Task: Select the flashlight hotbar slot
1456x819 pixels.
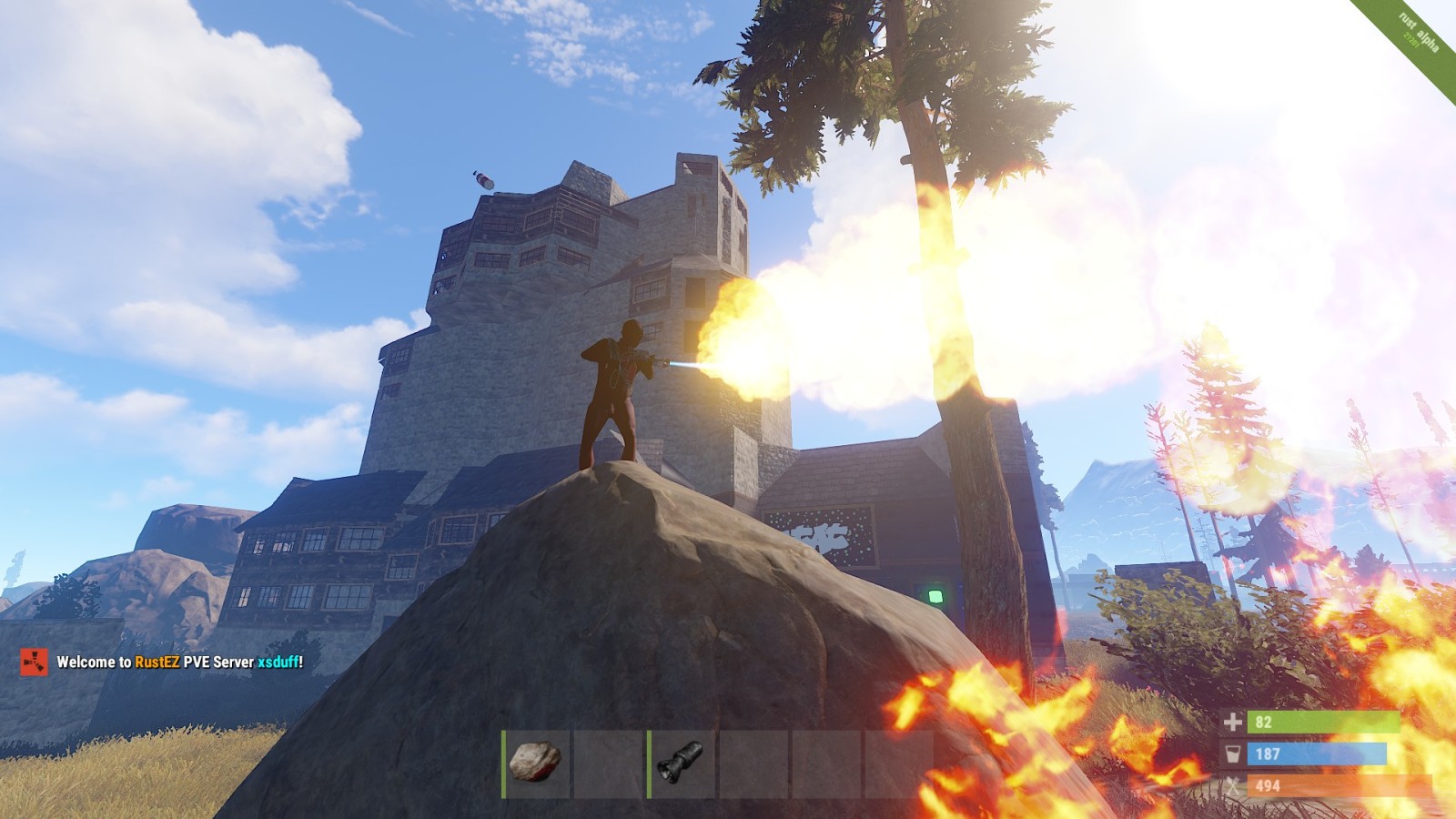Action: [682, 763]
